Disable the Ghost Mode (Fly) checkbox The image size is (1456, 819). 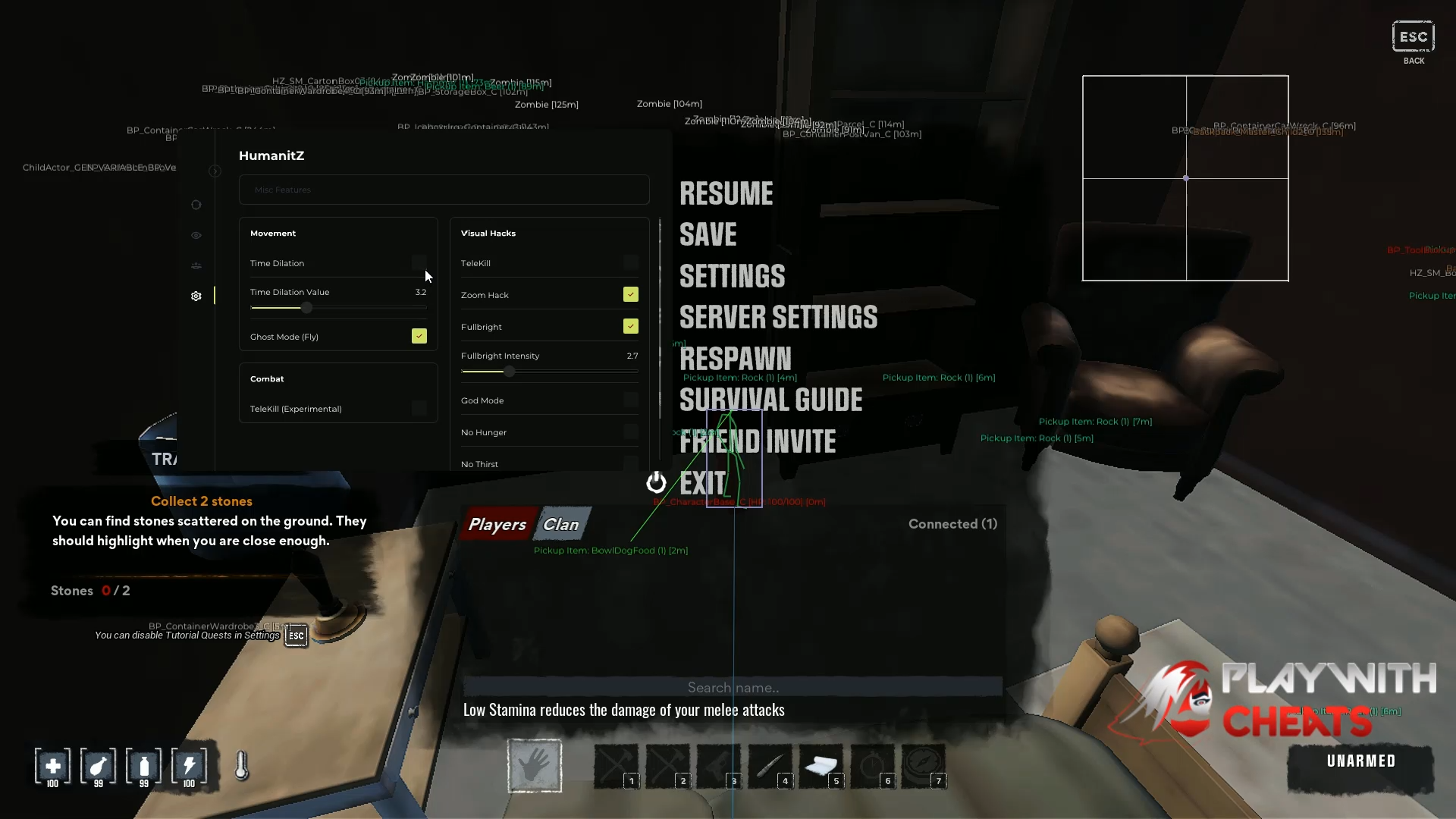point(419,336)
